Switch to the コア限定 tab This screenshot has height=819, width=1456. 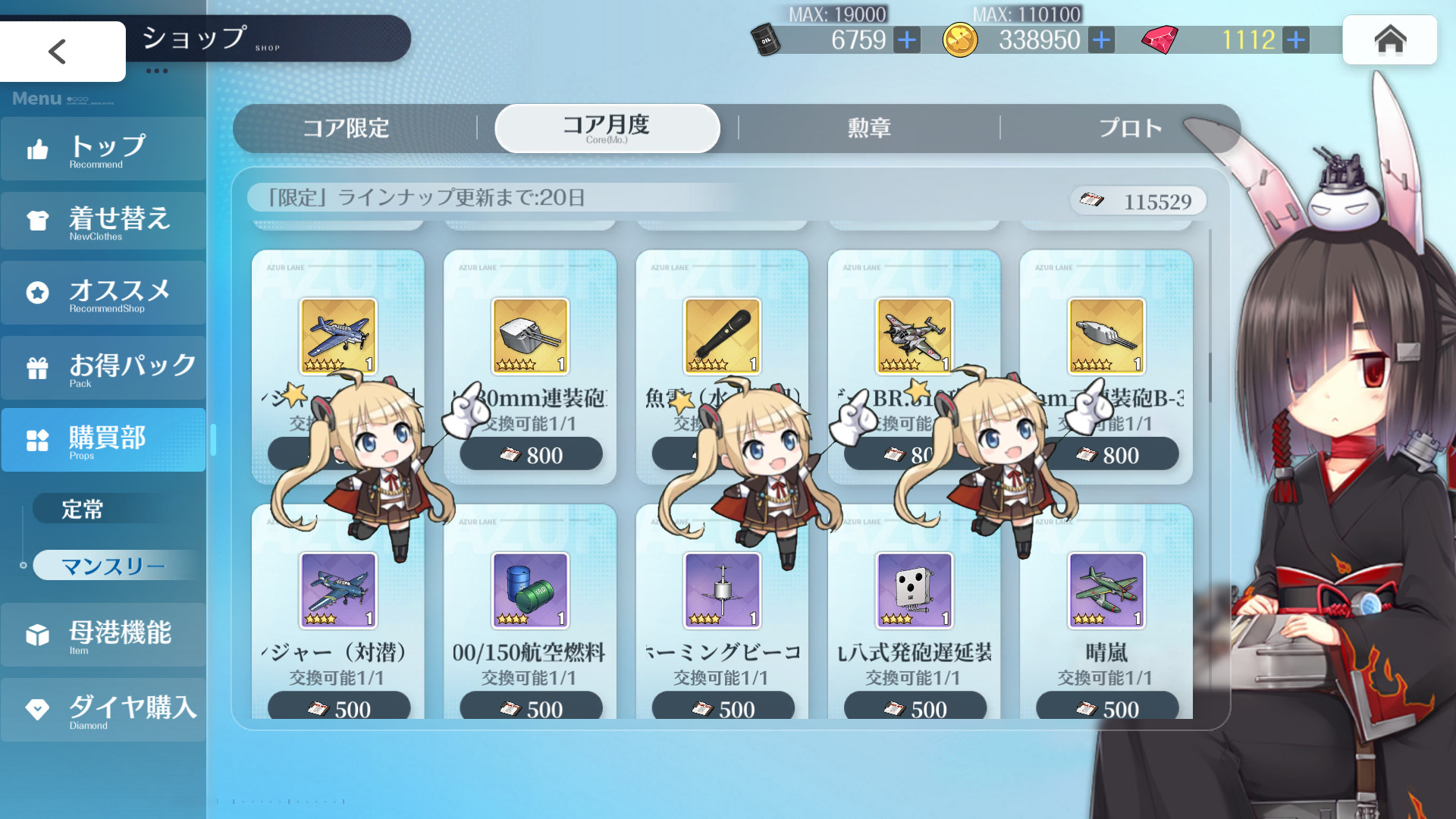coord(346,128)
